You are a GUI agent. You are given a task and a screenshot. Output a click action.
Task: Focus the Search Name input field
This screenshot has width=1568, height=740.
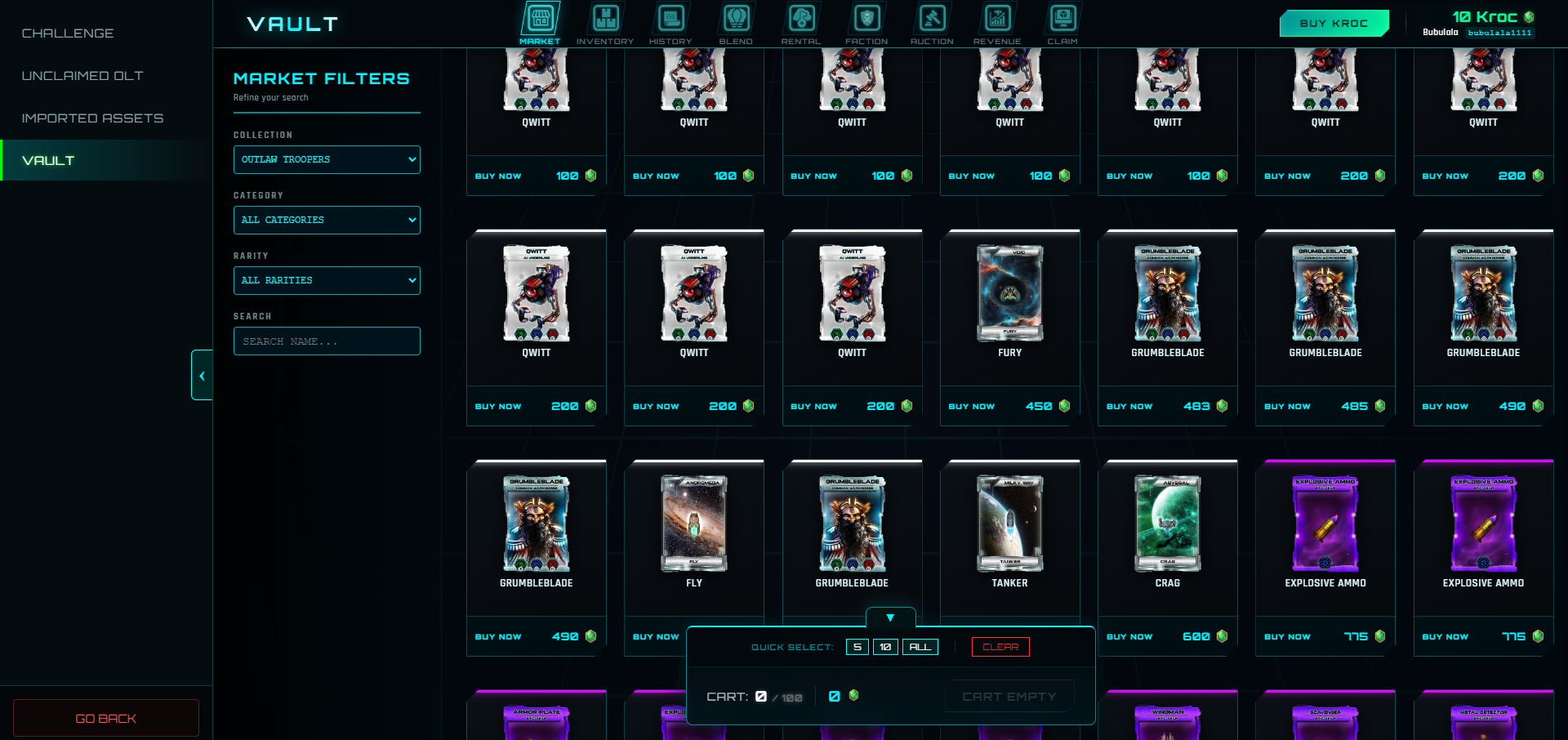point(327,341)
